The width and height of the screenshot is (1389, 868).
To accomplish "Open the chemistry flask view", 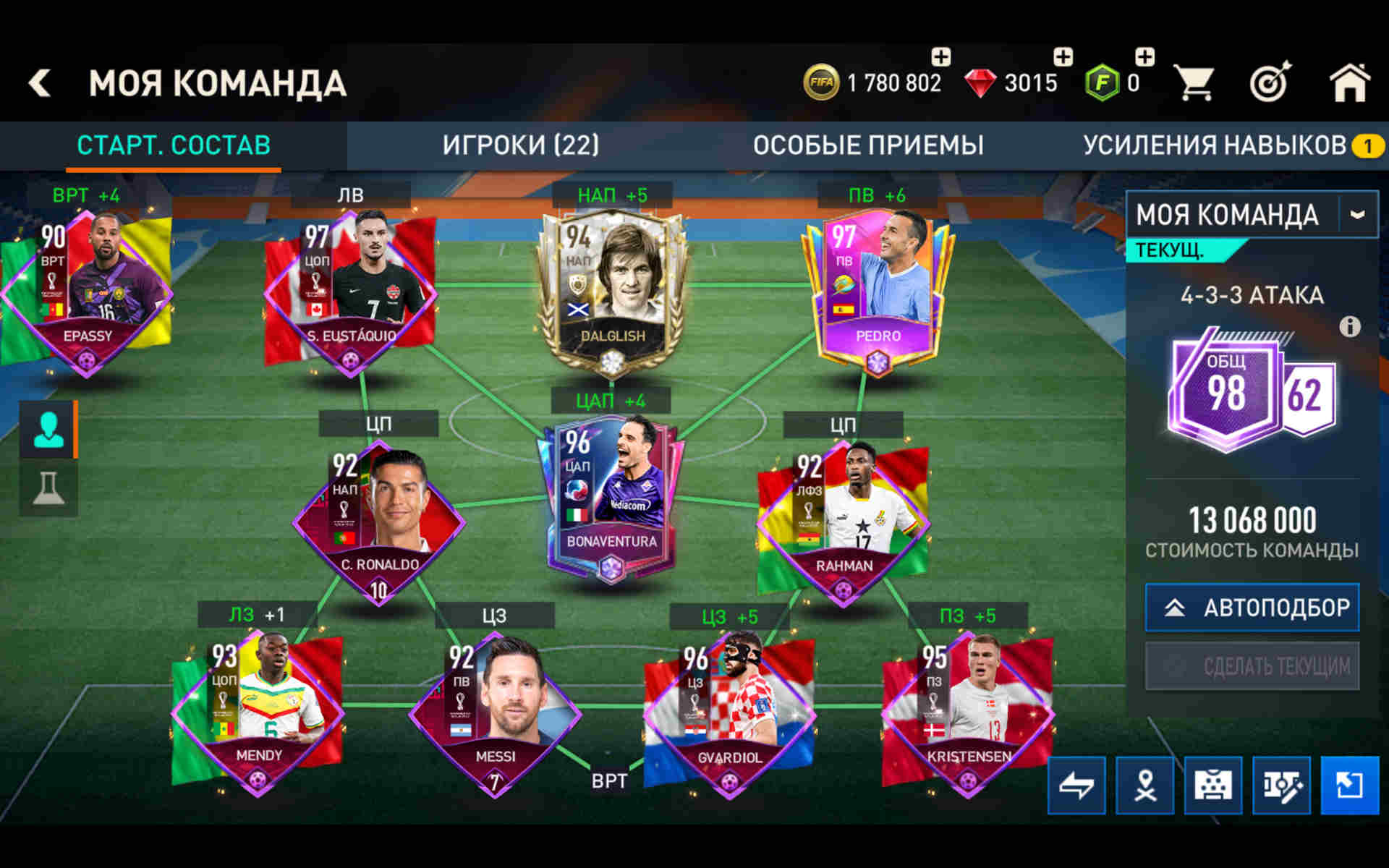I will tap(48, 488).
